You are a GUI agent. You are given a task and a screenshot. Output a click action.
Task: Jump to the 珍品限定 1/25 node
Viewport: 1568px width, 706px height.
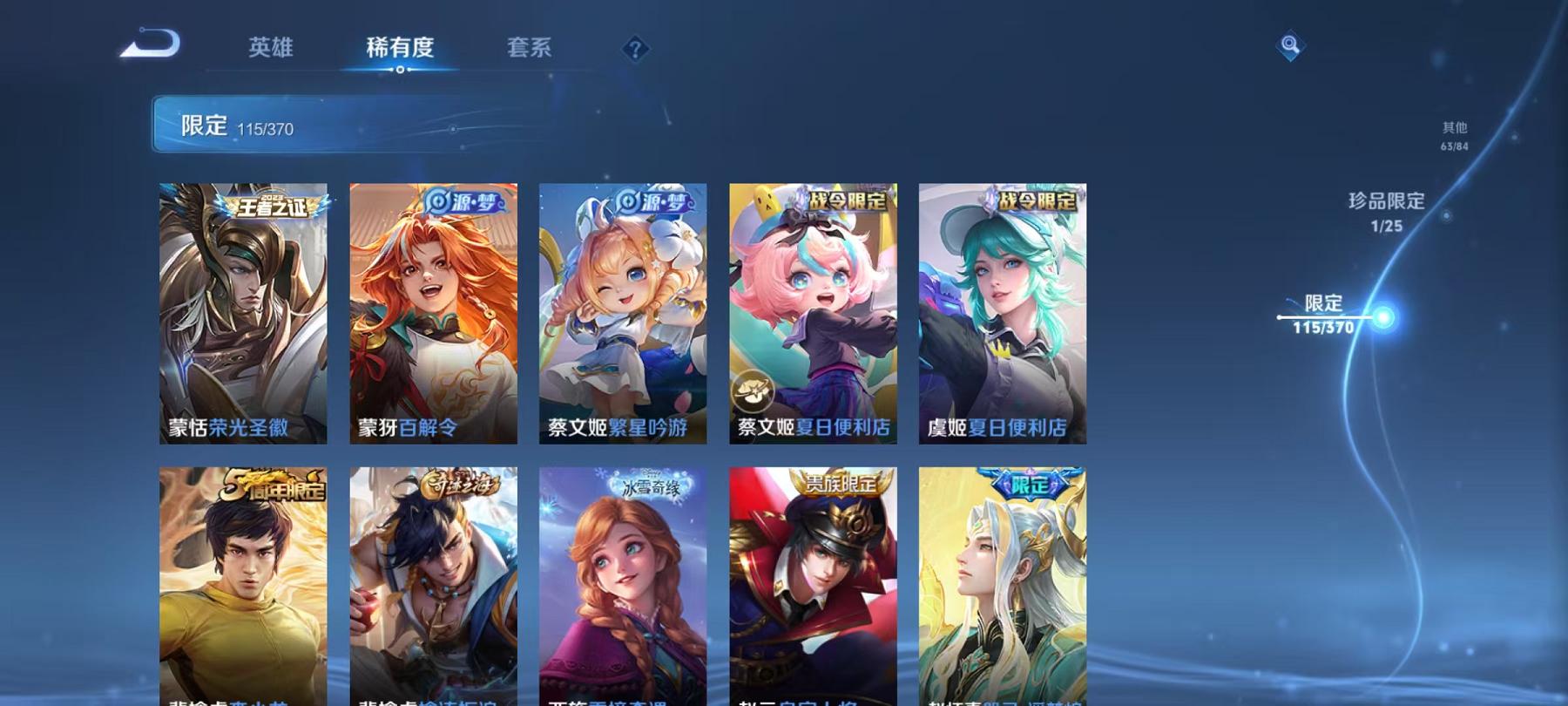pyautogui.click(x=1384, y=211)
